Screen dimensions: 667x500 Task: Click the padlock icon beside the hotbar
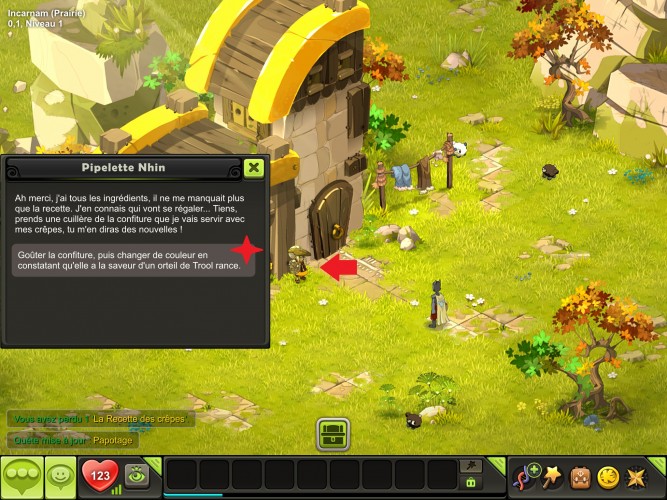click(470, 482)
